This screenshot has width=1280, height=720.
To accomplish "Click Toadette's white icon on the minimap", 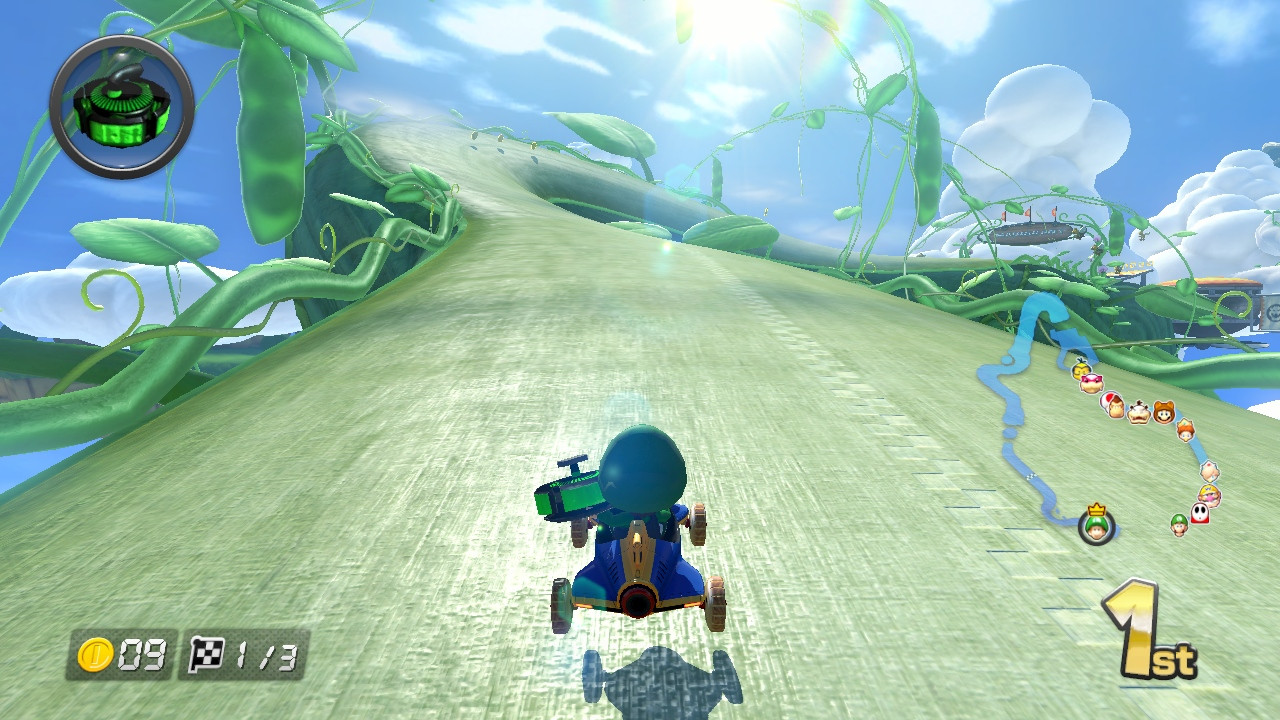I will pyautogui.click(x=1209, y=471).
